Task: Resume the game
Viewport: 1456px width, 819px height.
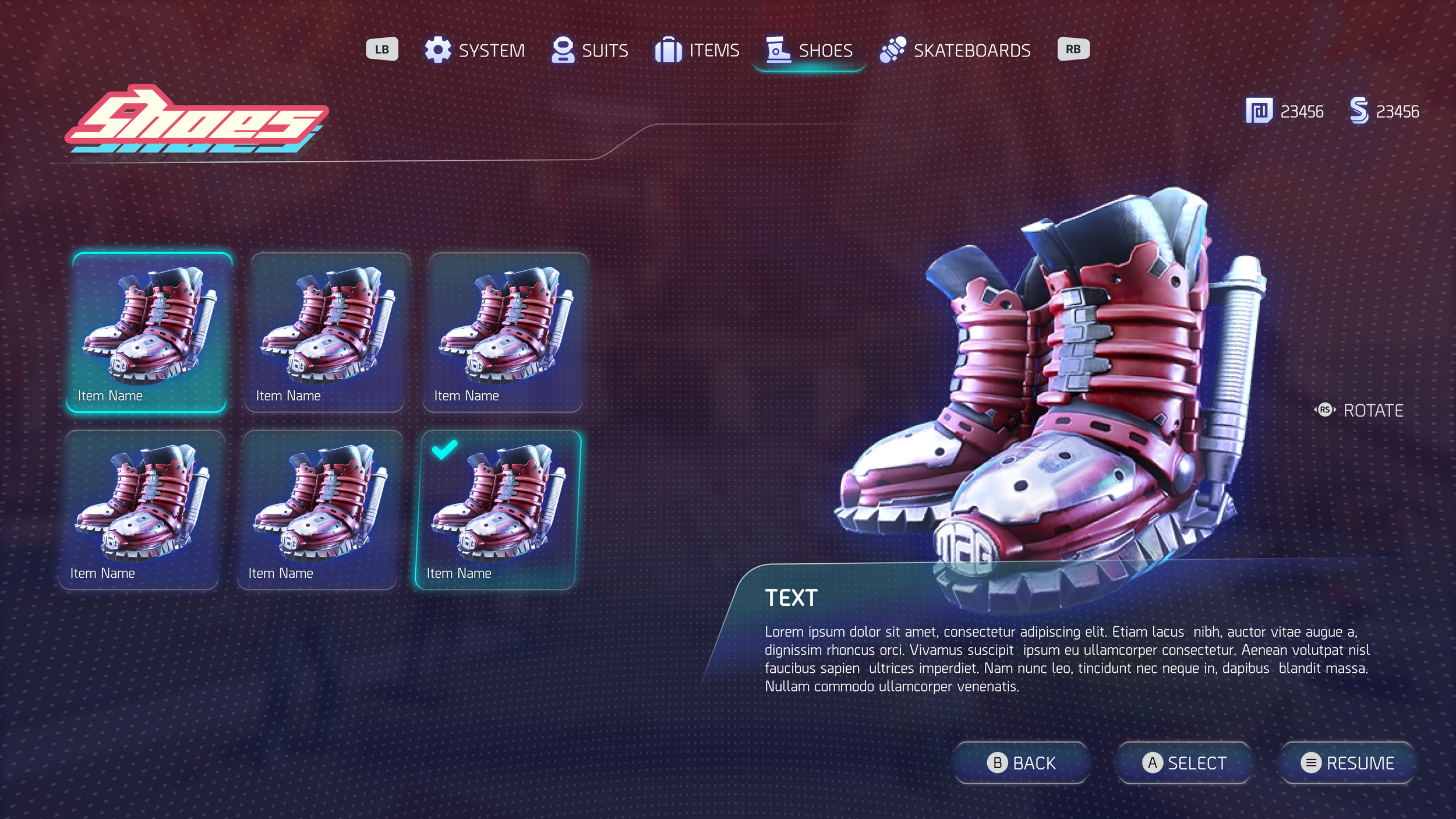Action: coord(1347,762)
